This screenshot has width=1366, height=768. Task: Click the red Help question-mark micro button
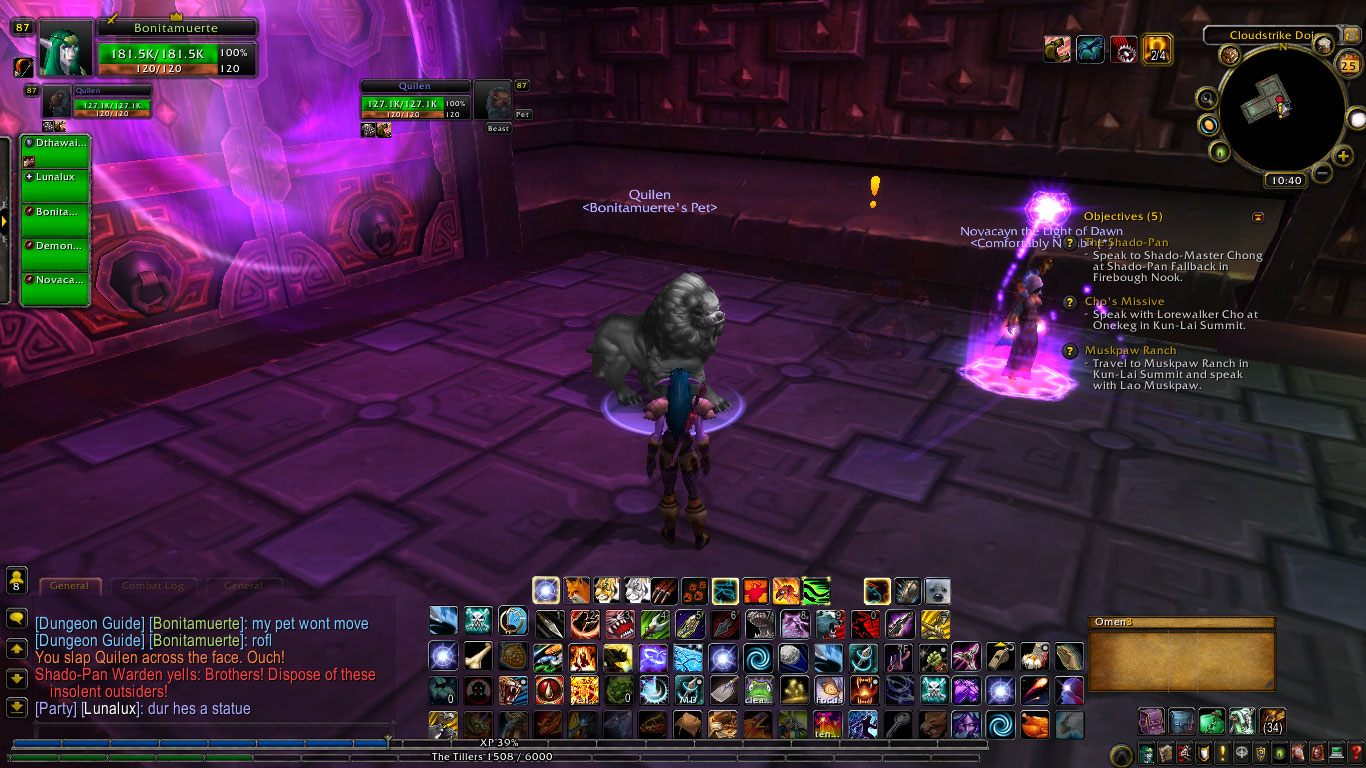[1355, 753]
